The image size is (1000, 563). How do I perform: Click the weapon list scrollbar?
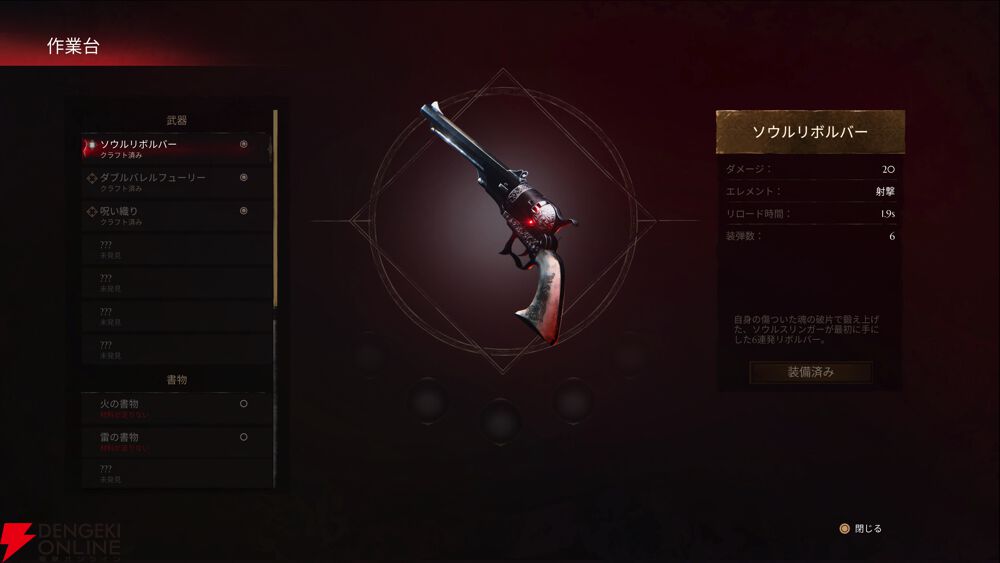(x=275, y=210)
